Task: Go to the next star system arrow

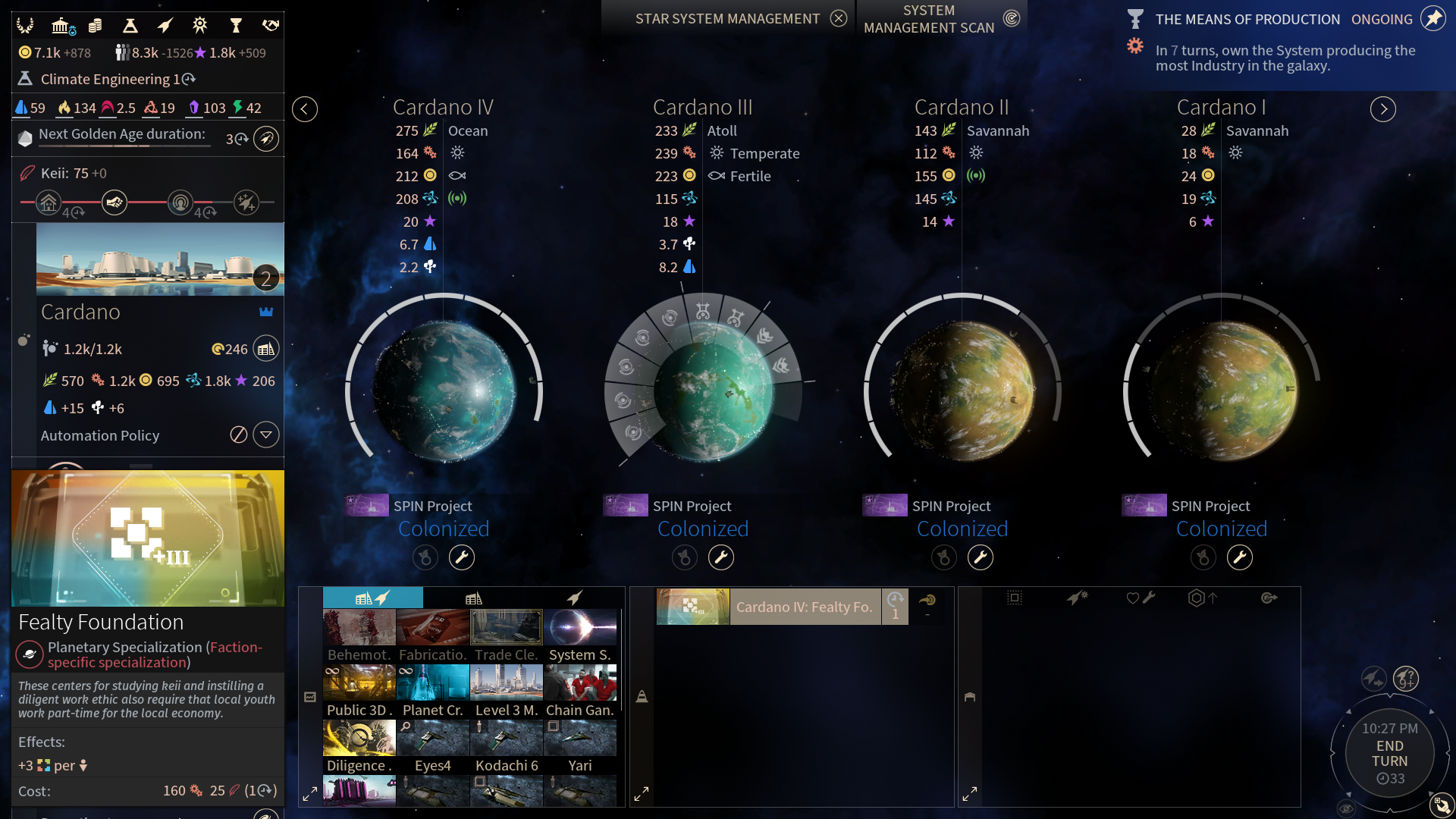Action: tap(1383, 109)
